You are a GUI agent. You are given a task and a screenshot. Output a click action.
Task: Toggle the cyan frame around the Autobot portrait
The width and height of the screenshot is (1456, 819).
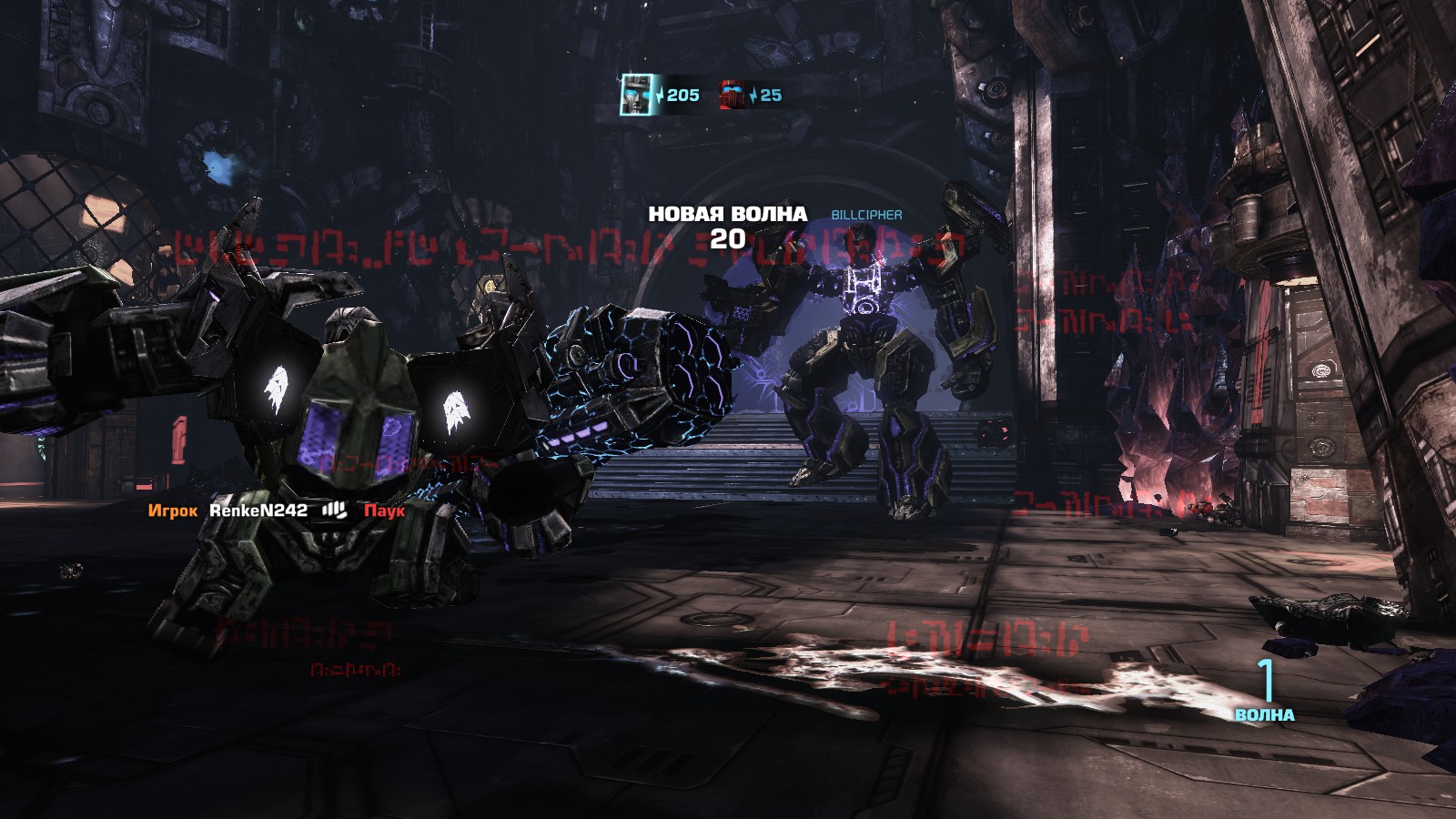coord(635,94)
